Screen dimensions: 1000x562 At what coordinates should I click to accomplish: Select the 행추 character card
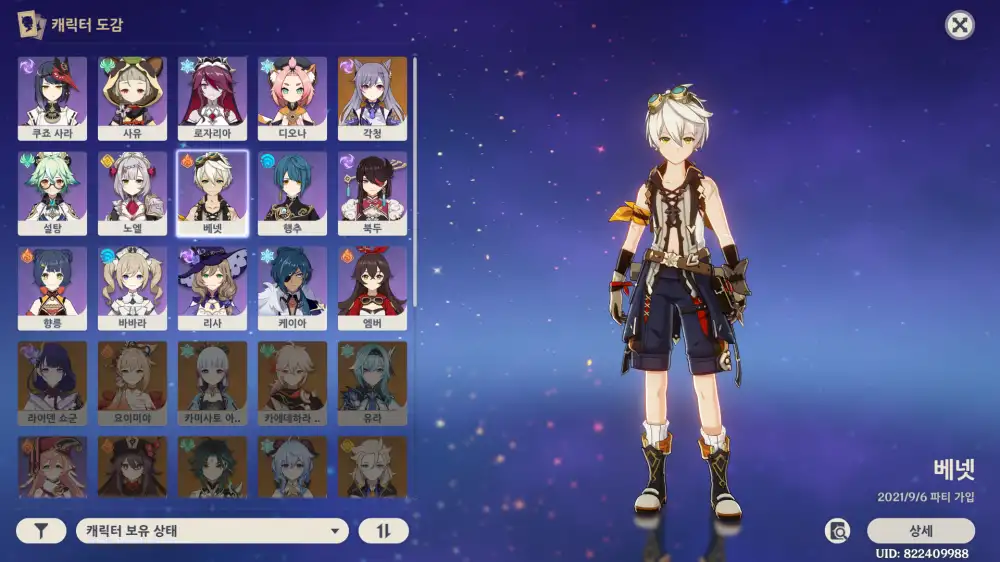[292, 193]
